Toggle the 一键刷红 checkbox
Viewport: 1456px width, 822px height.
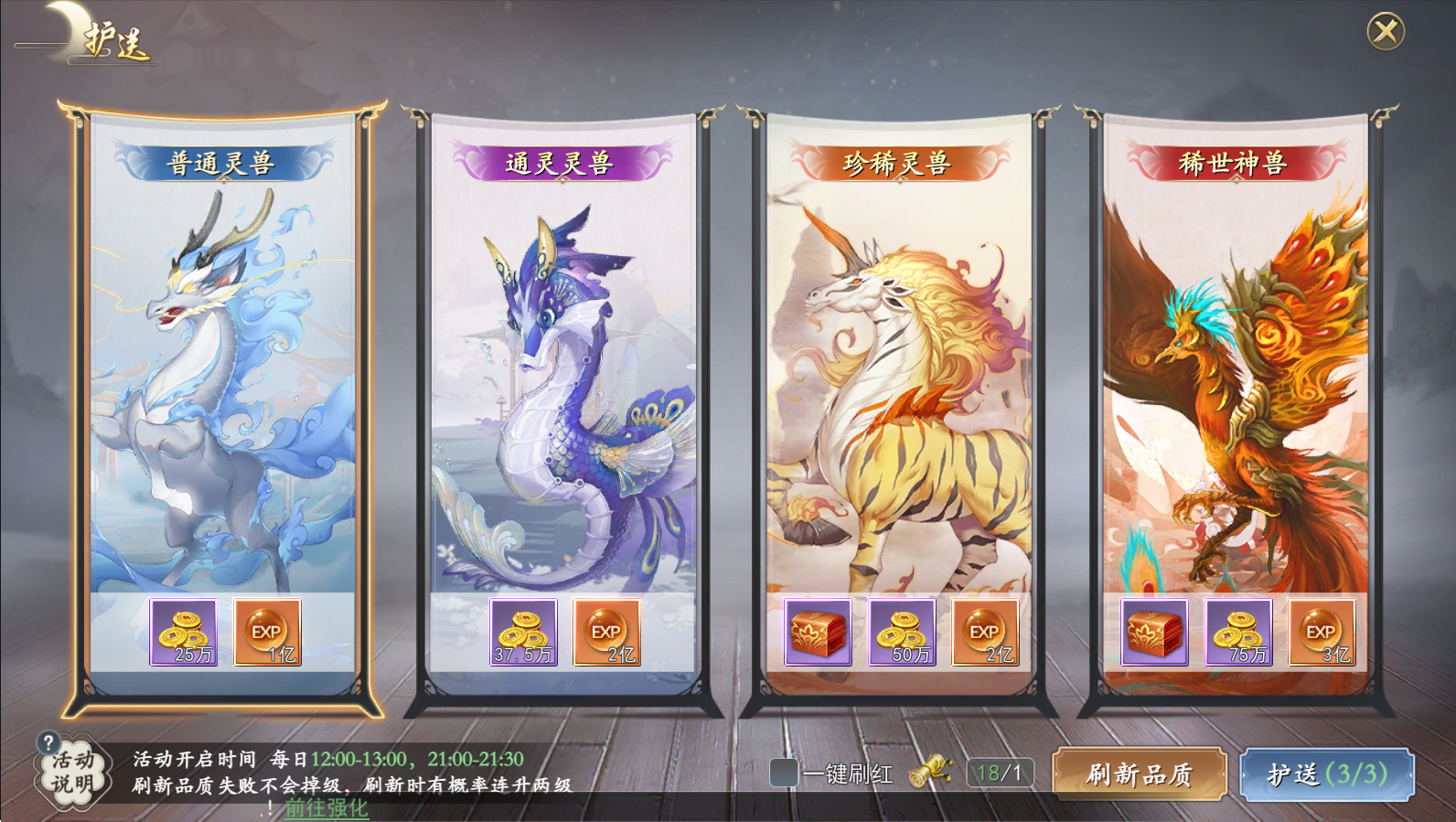pyautogui.click(x=784, y=773)
